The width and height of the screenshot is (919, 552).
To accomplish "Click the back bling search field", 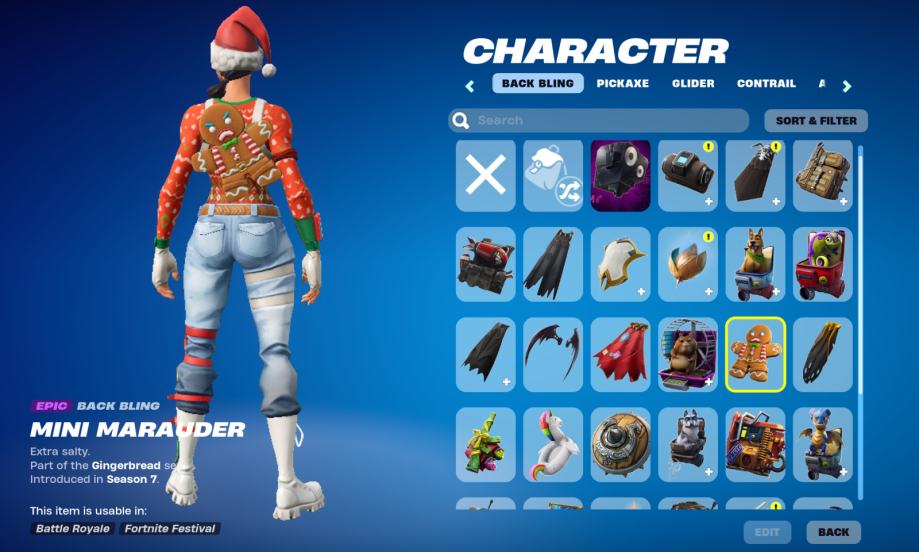I will 598,121.
